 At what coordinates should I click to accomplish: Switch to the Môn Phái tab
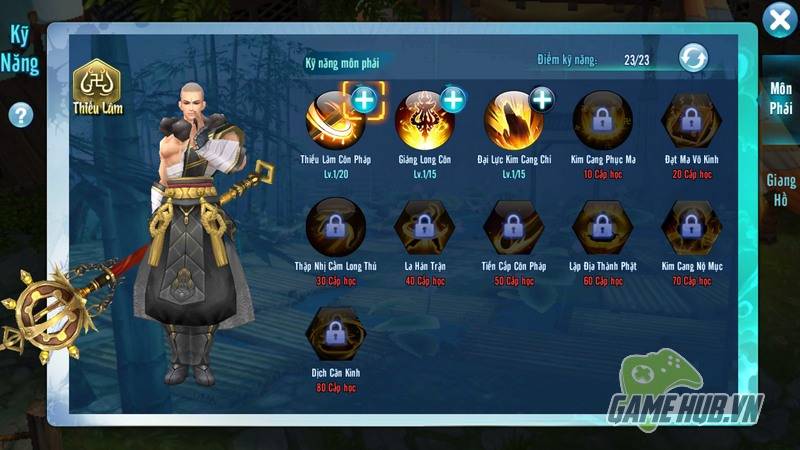(781, 98)
